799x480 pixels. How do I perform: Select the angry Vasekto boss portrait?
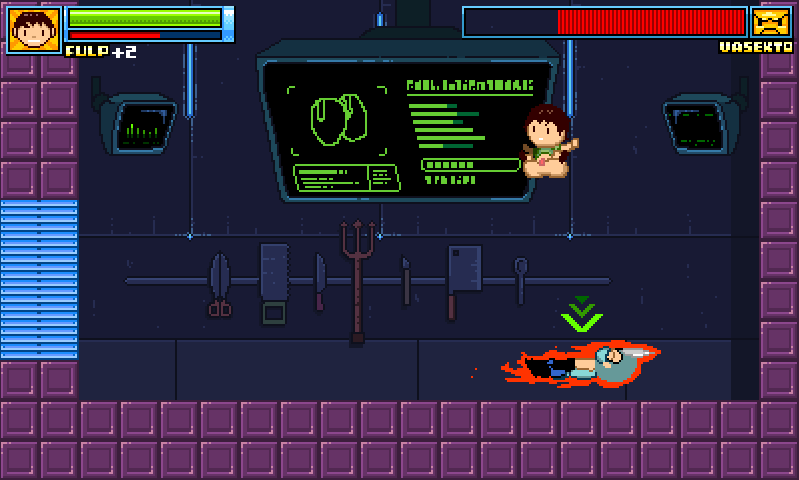(771, 22)
